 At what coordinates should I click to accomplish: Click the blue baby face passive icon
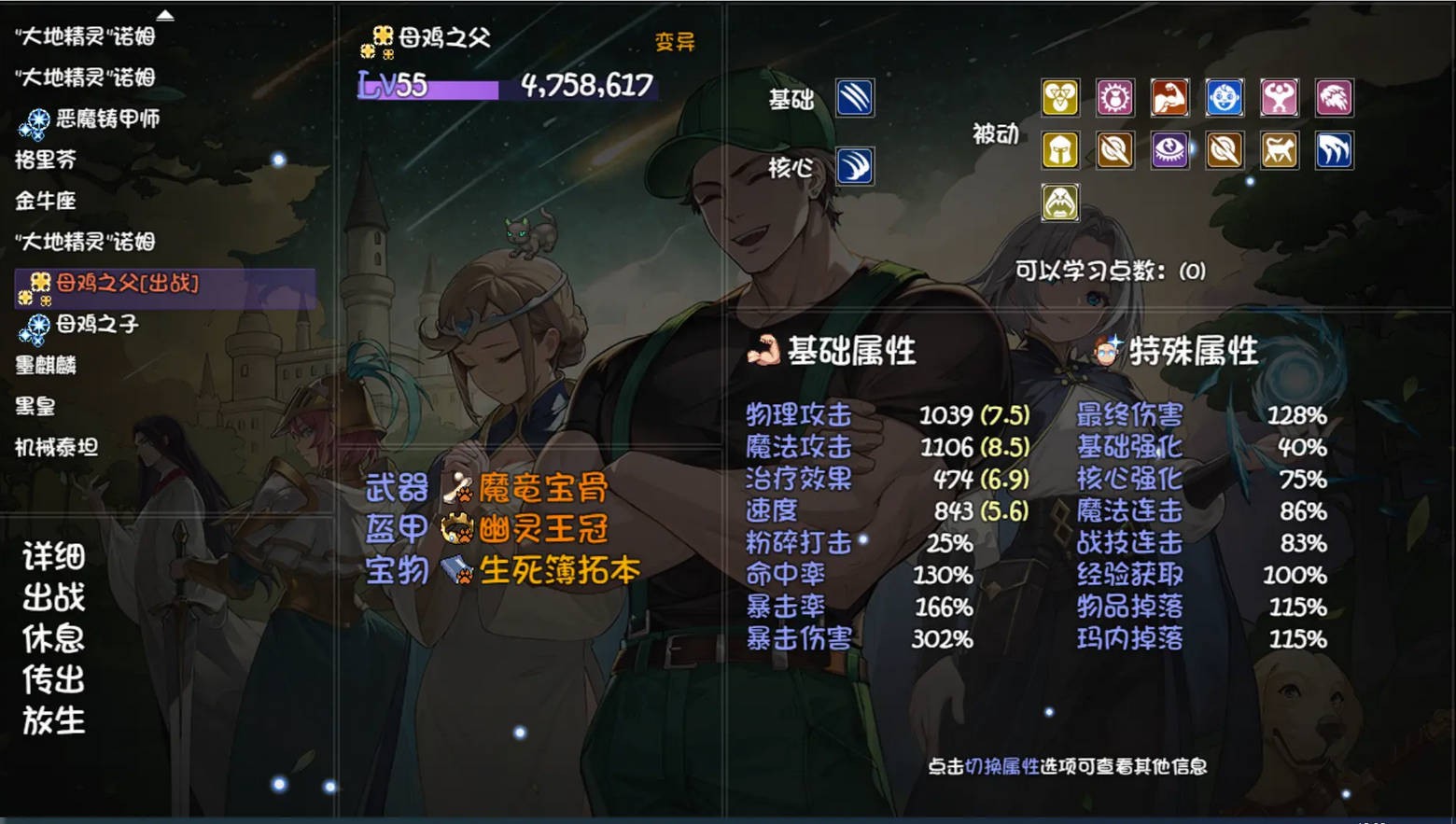tap(1223, 96)
